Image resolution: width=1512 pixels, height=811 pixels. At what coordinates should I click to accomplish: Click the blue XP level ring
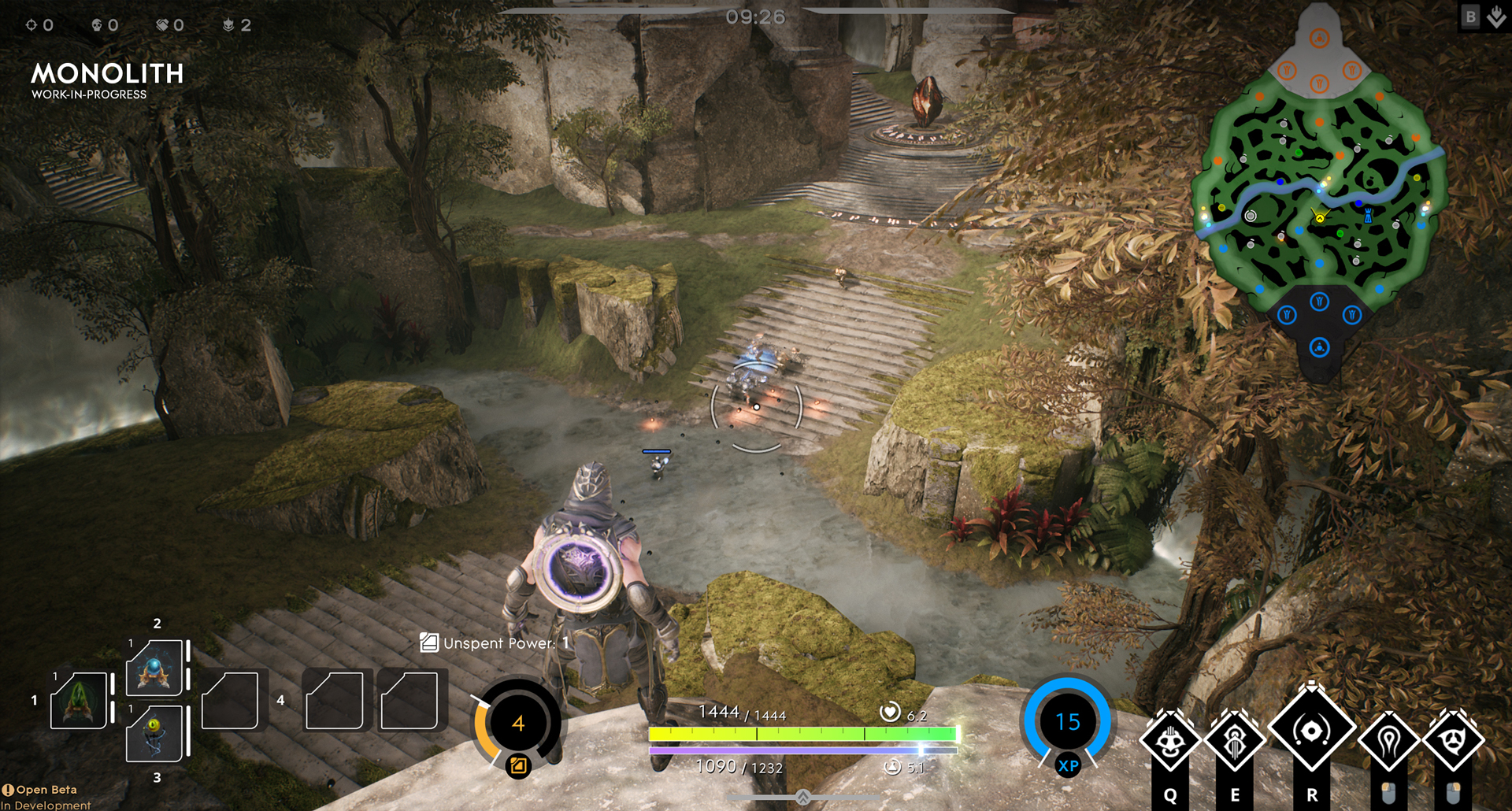[x=1068, y=722]
